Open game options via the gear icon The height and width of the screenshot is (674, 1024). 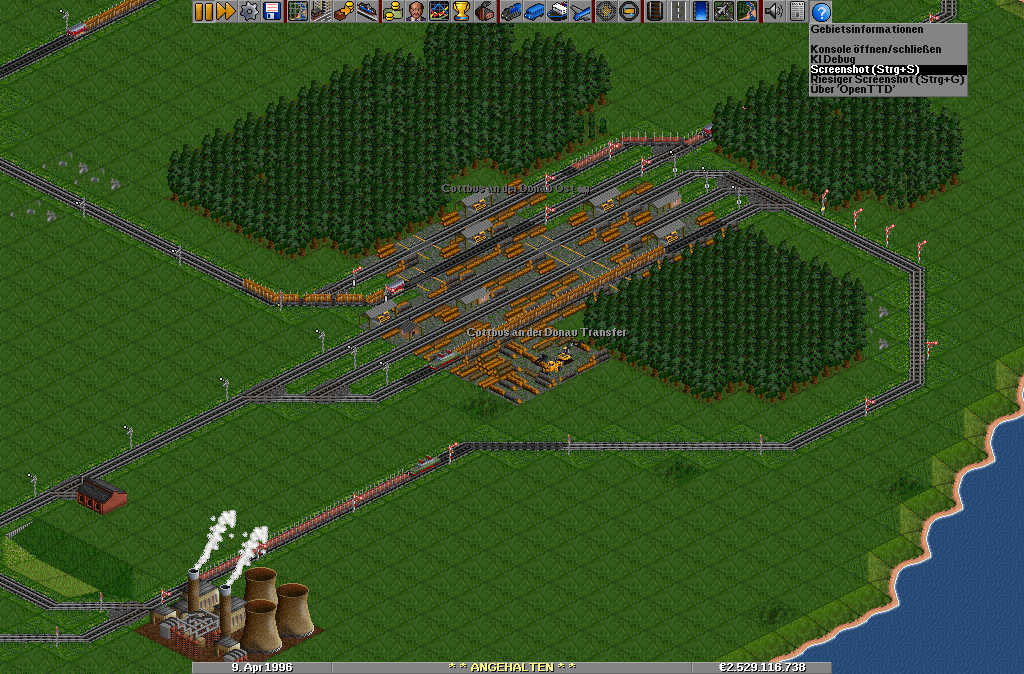pyautogui.click(x=248, y=12)
